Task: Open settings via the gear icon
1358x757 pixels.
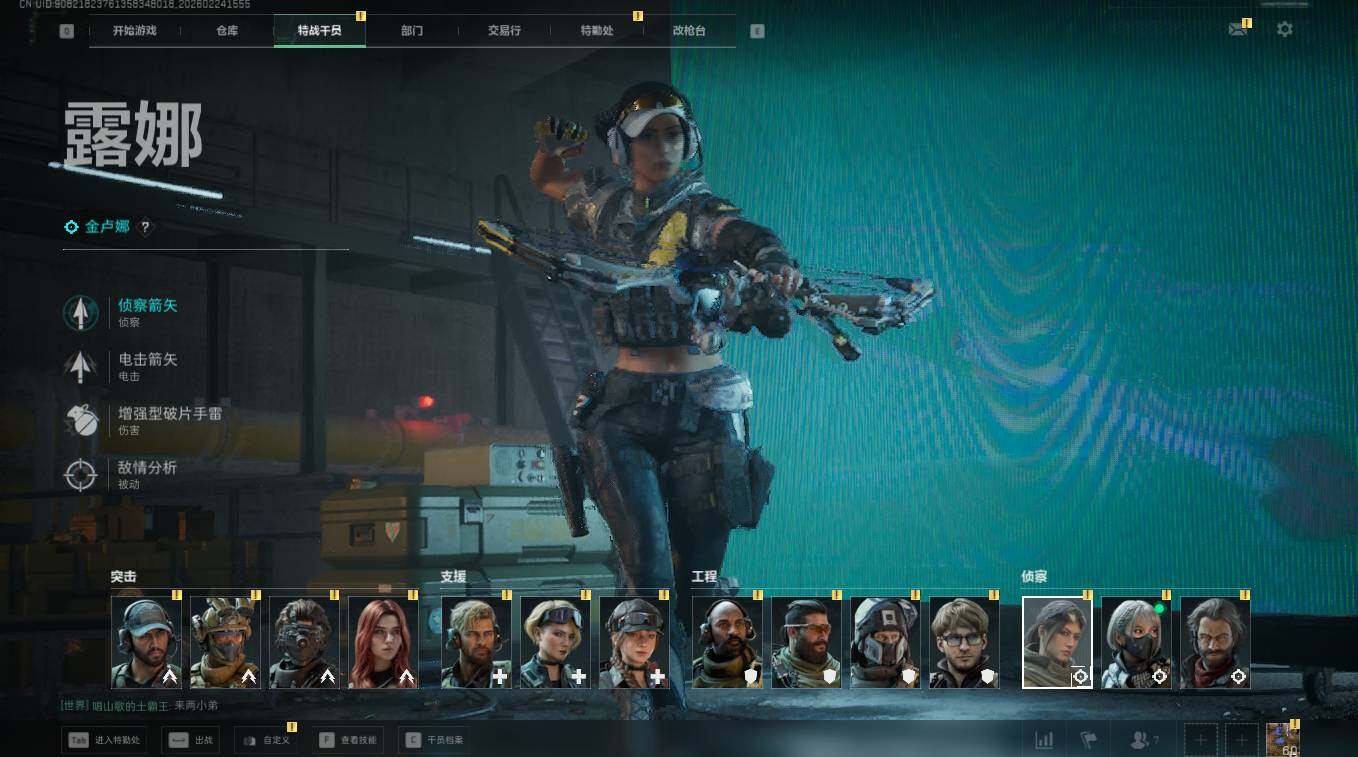Action: click(x=1285, y=30)
